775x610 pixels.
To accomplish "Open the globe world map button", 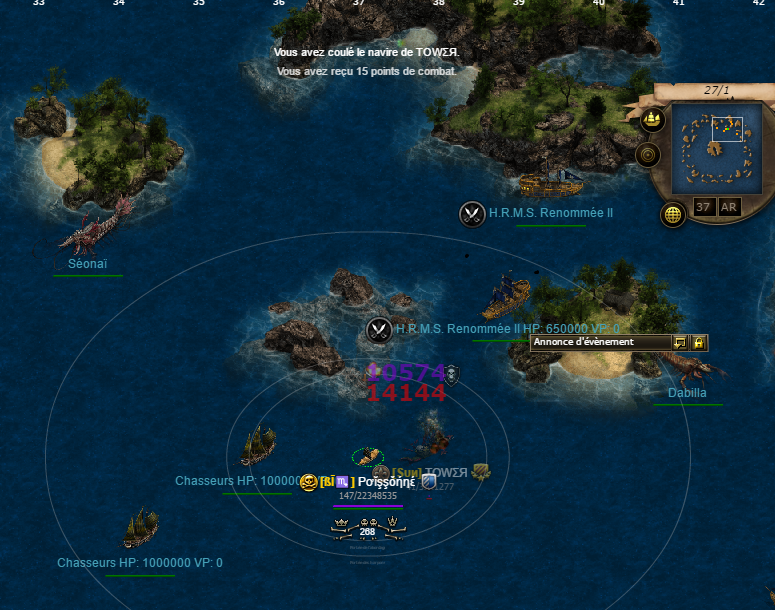I will pyautogui.click(x=673, y=214).
